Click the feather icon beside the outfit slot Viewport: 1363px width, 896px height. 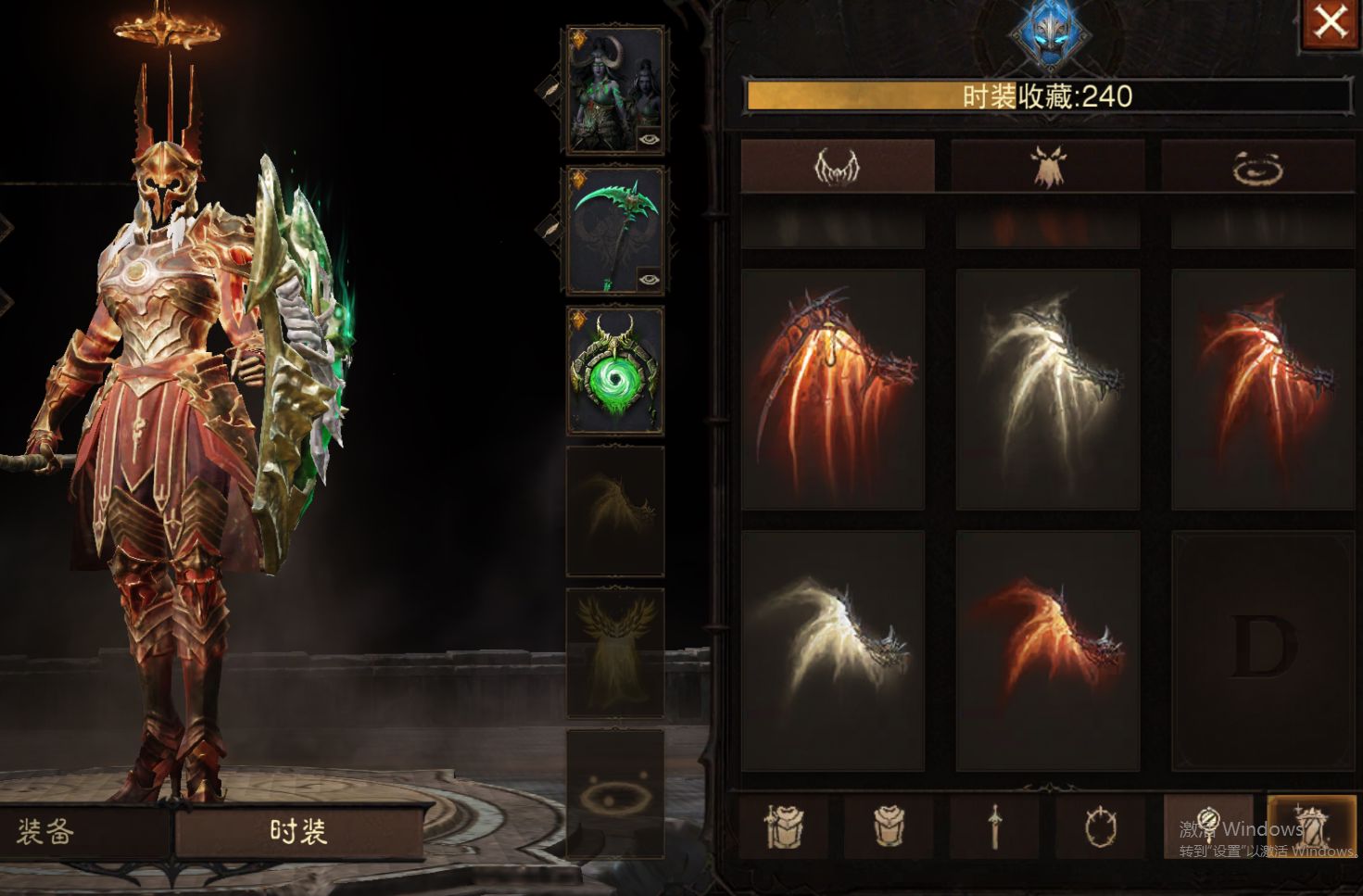point(549,89)
